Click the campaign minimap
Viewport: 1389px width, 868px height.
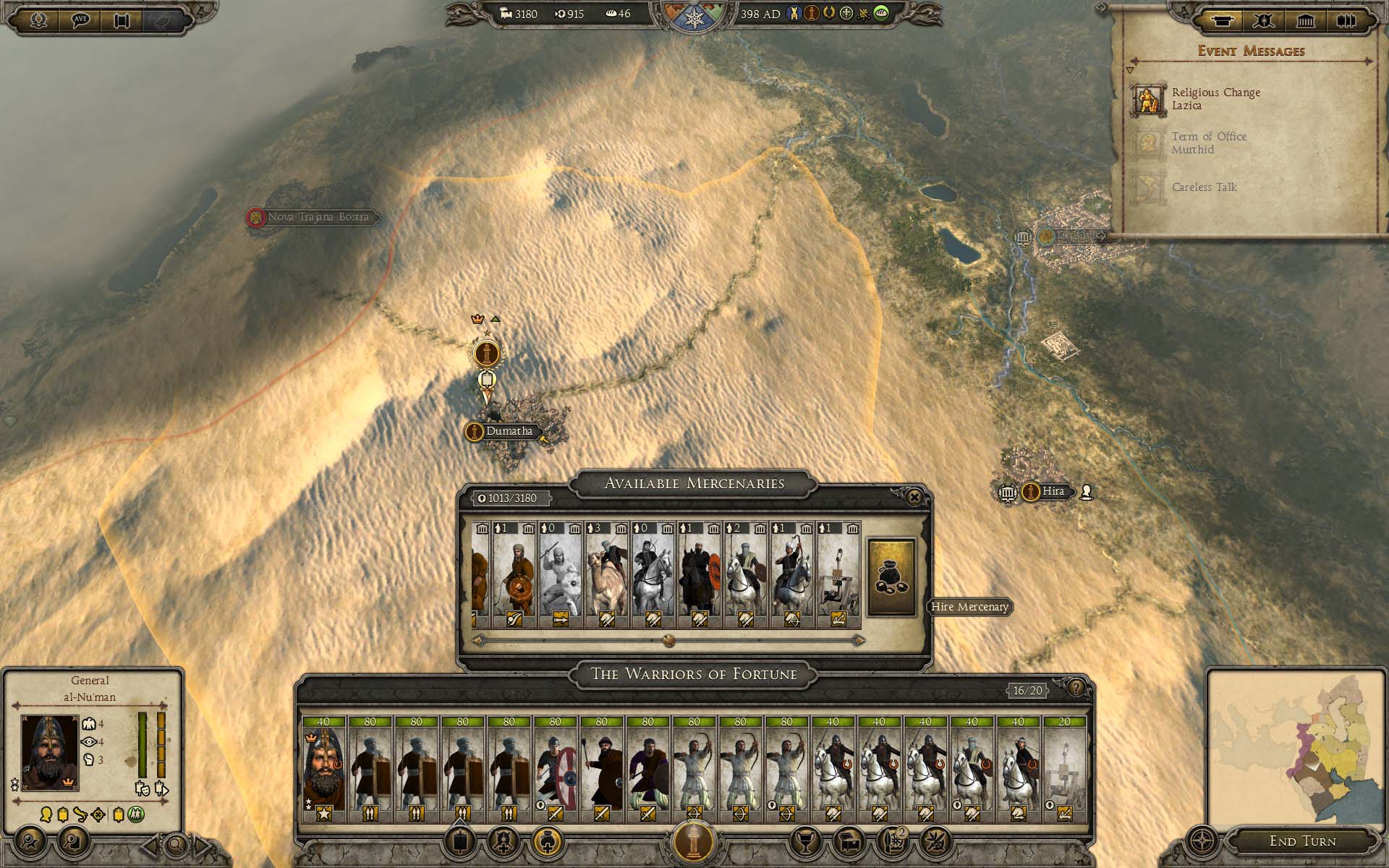click(1295, 745)
